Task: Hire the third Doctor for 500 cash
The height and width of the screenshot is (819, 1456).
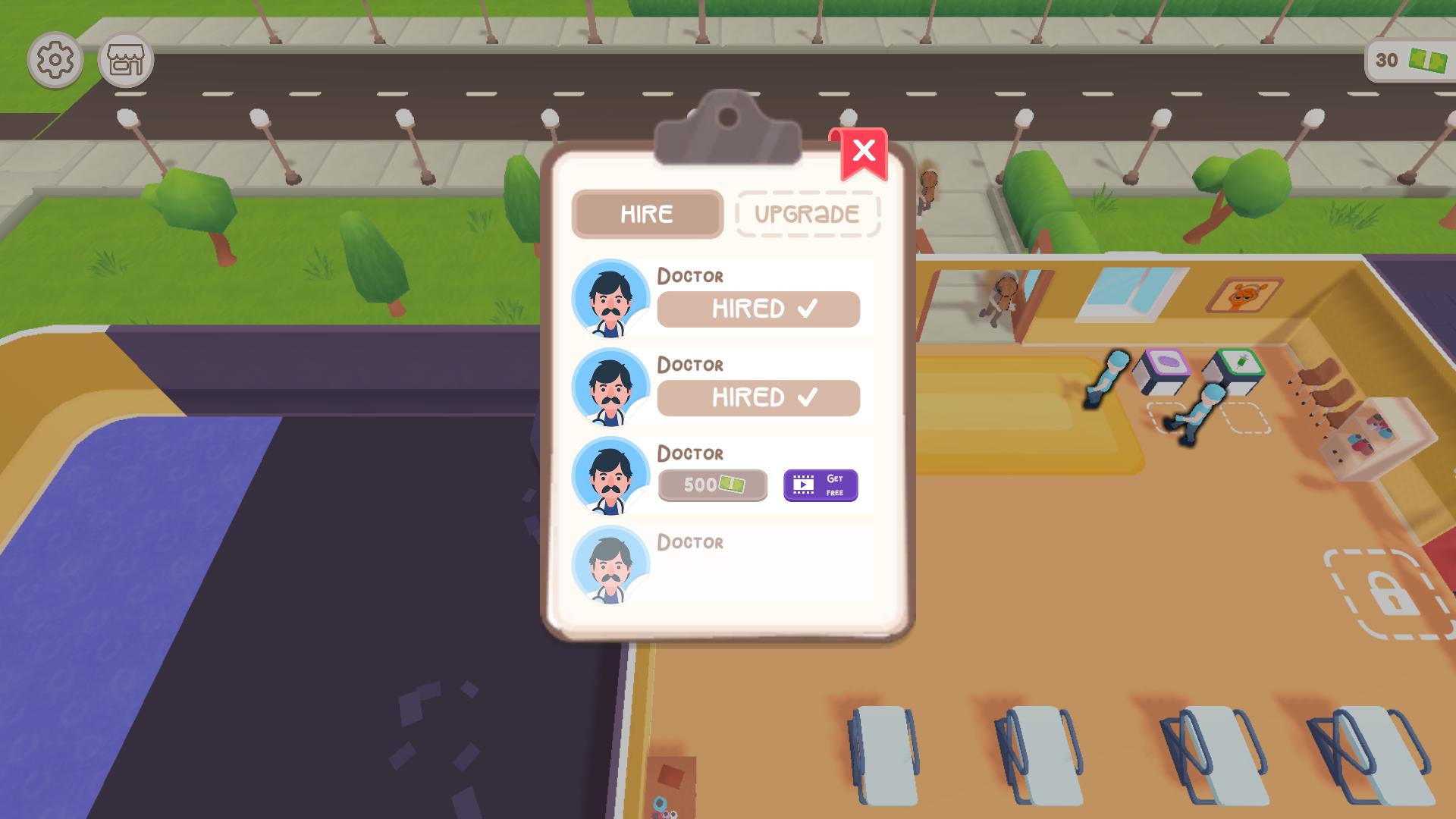Action: [x=711, y=484]
